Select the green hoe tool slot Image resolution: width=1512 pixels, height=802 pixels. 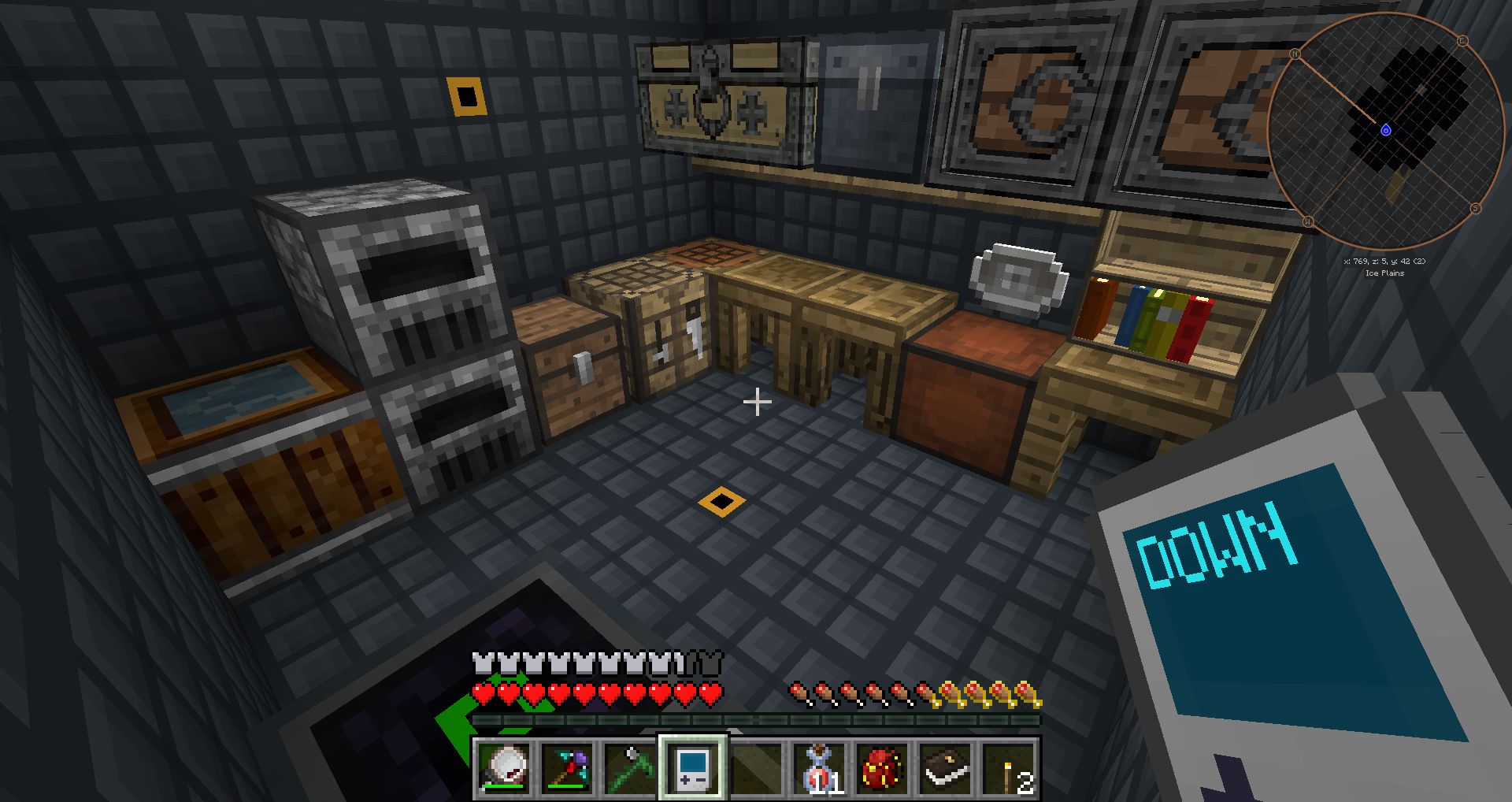tap(631, 768)
